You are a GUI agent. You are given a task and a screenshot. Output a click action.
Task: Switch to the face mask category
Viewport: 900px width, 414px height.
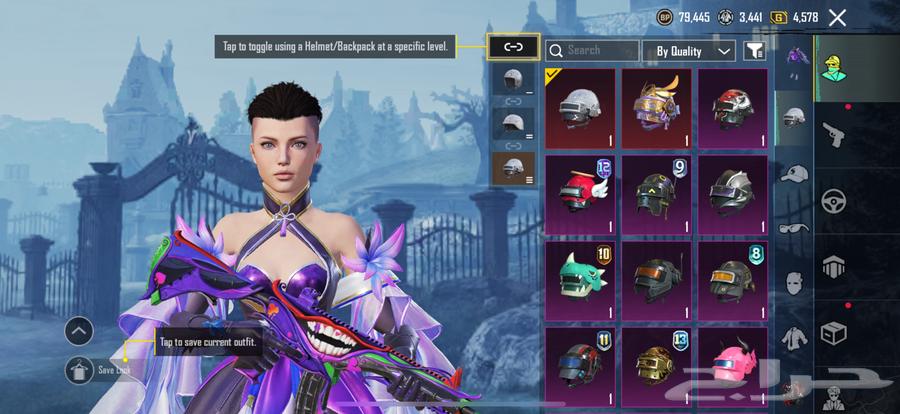[793, 283]
